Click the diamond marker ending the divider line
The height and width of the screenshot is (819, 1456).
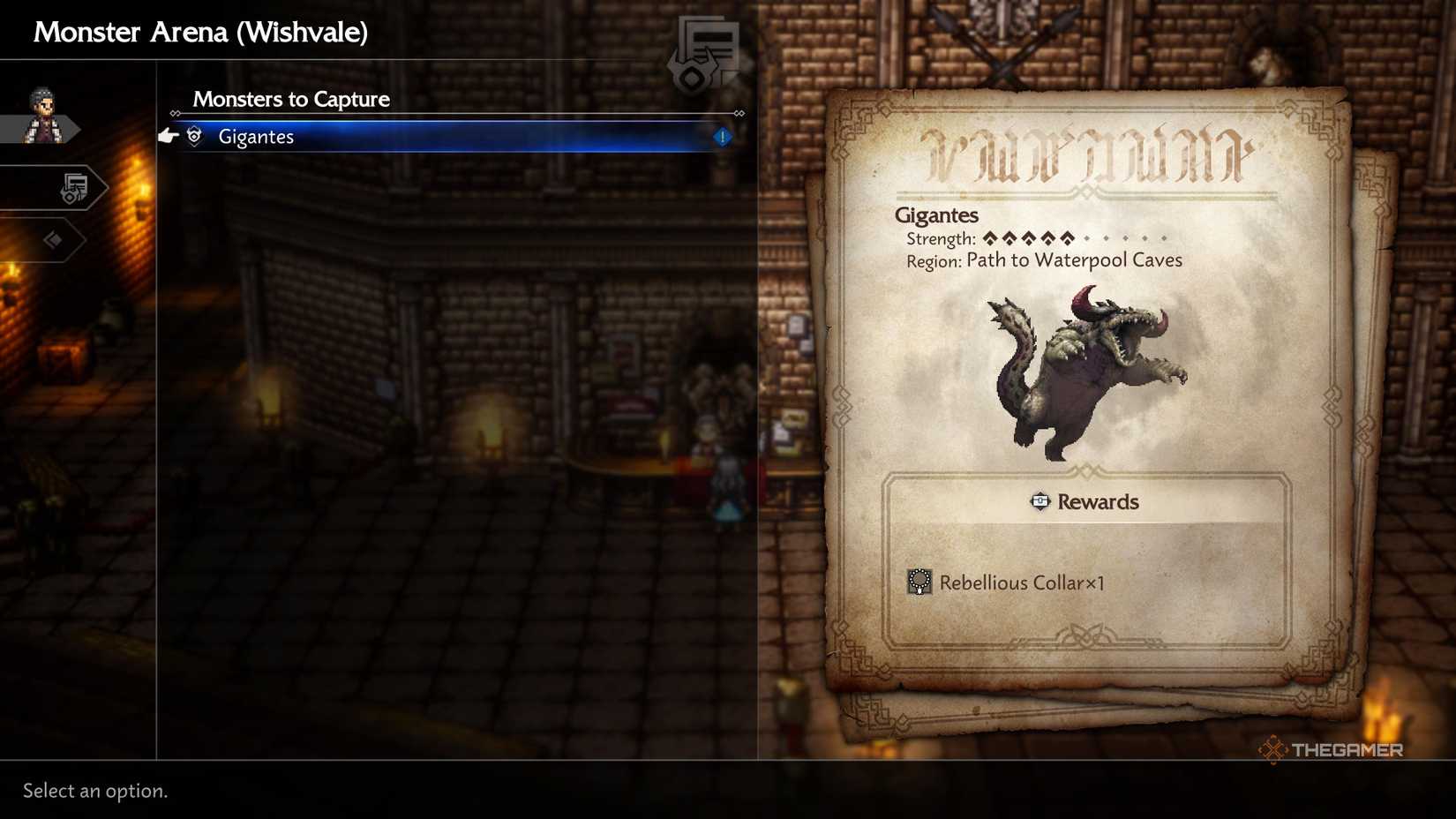click(x=739, y=113)
